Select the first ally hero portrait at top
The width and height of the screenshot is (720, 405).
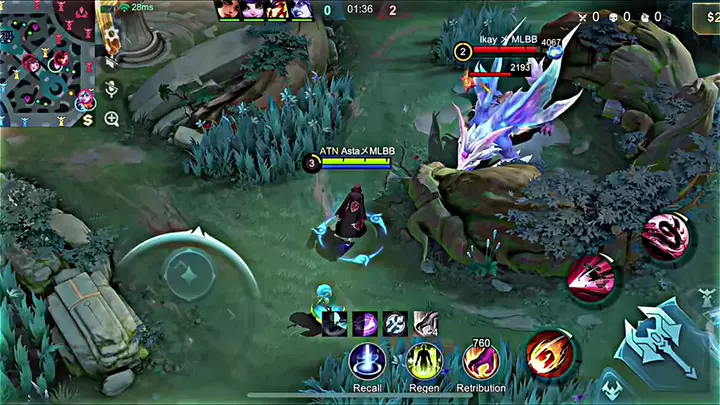pos(230,10)
